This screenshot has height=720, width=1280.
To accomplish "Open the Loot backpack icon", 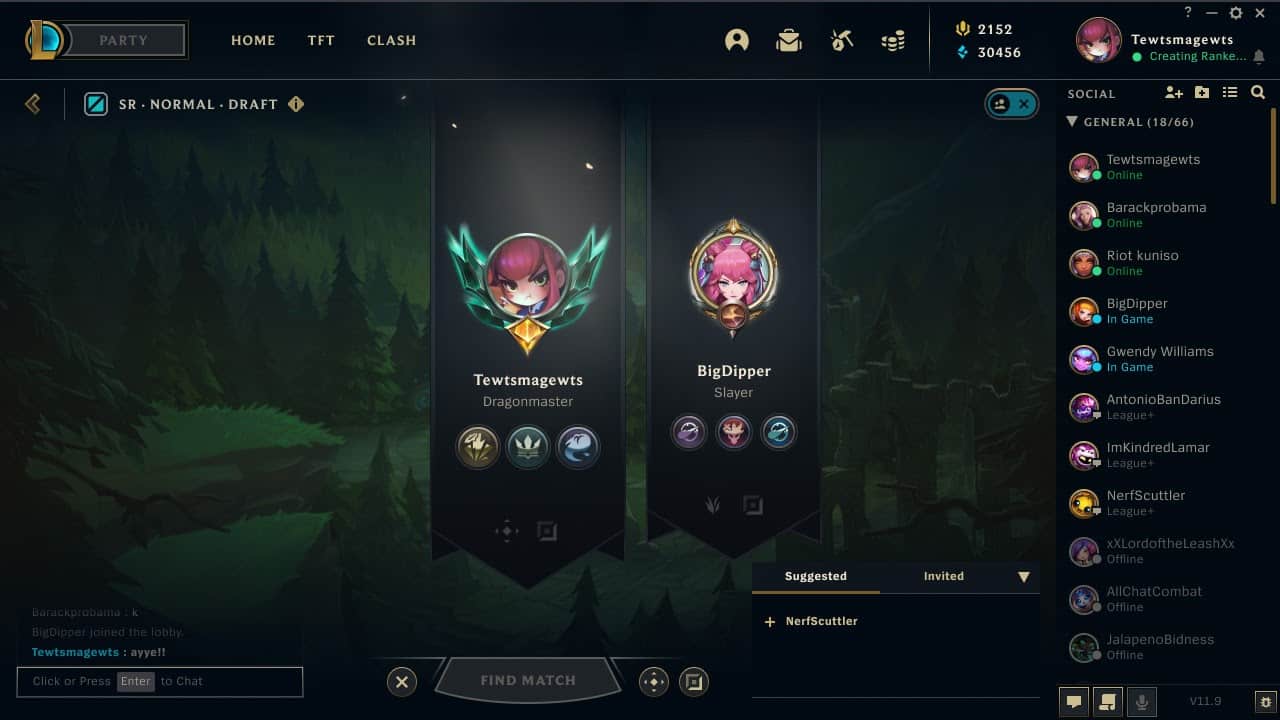I will (789, 41).
